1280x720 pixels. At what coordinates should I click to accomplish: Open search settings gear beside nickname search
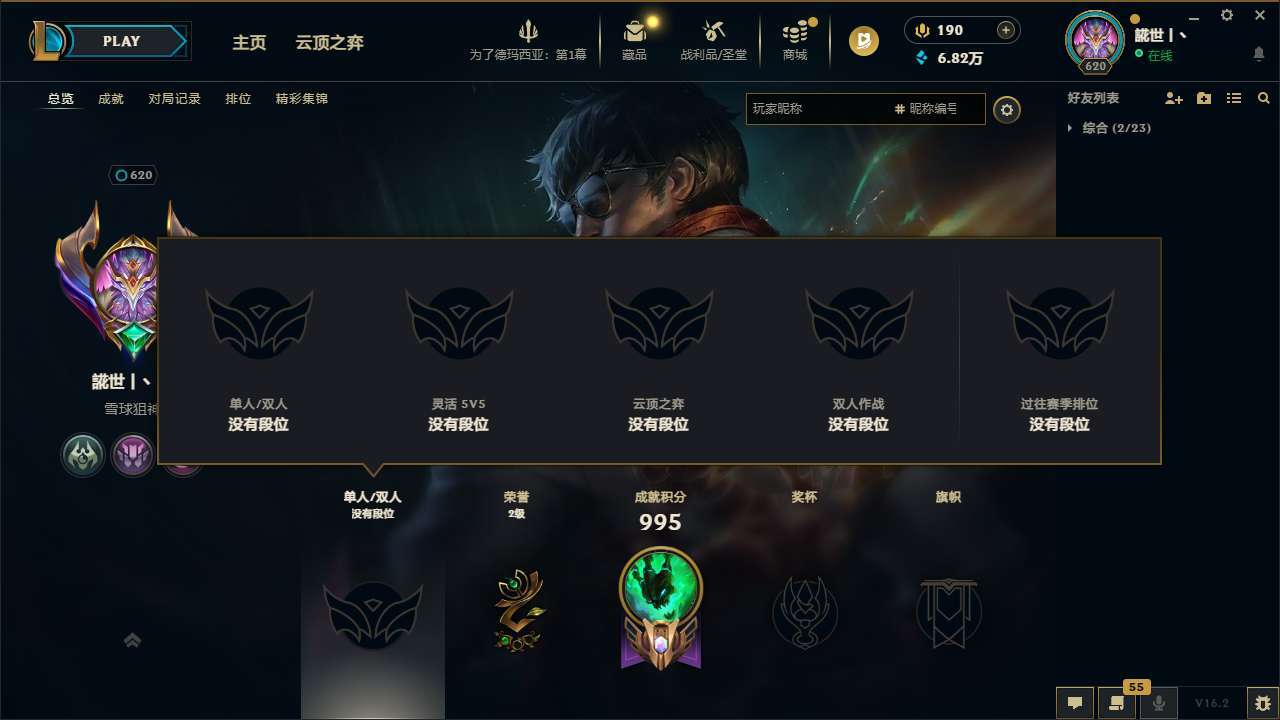1007,110
